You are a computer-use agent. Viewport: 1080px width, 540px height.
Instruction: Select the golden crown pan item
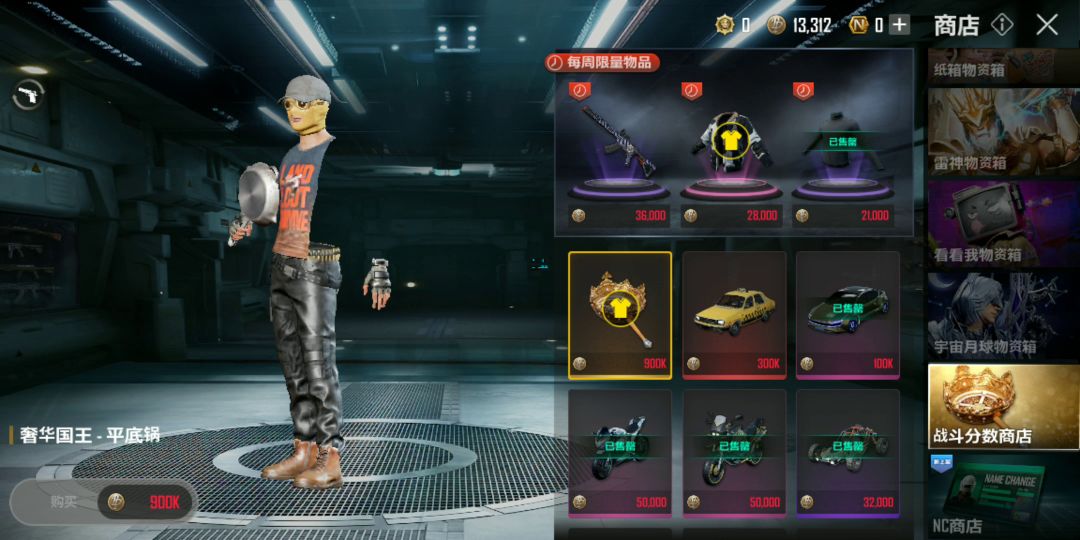point(620,315)
